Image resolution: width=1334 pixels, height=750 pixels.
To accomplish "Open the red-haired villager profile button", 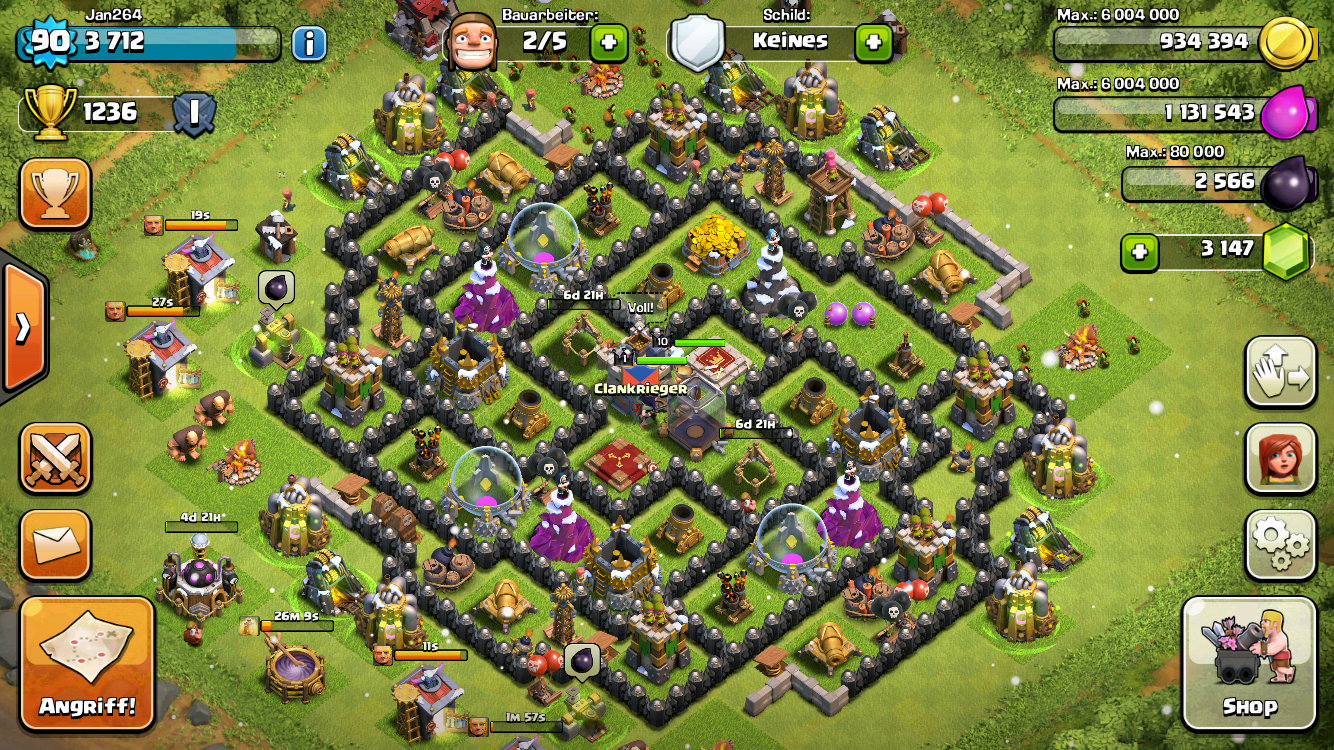I will click(1280, 459).
